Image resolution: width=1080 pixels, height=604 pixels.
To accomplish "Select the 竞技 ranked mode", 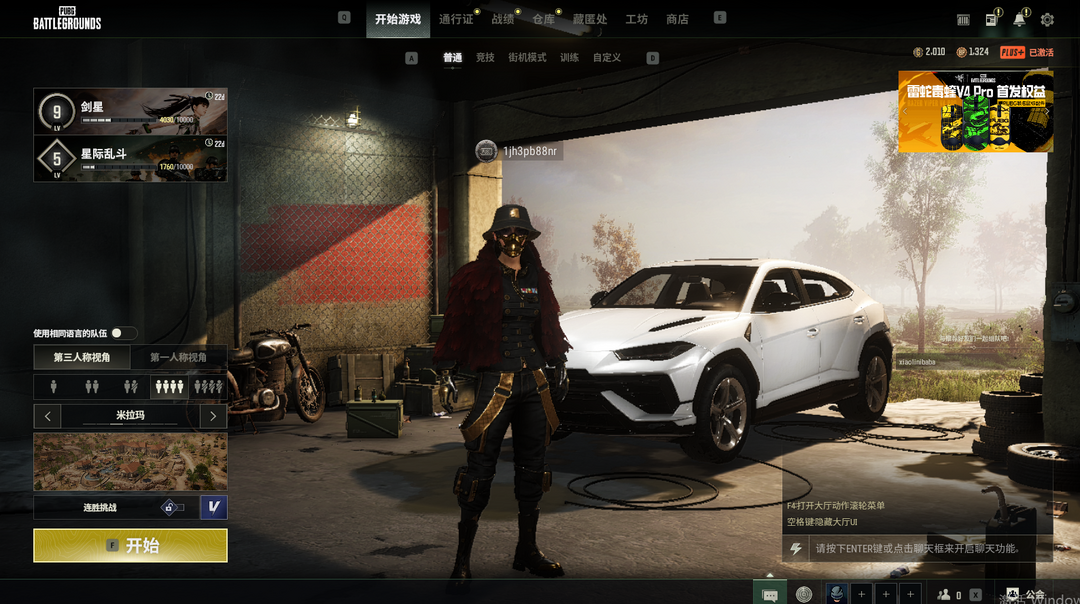I will [x=485, y=58].
